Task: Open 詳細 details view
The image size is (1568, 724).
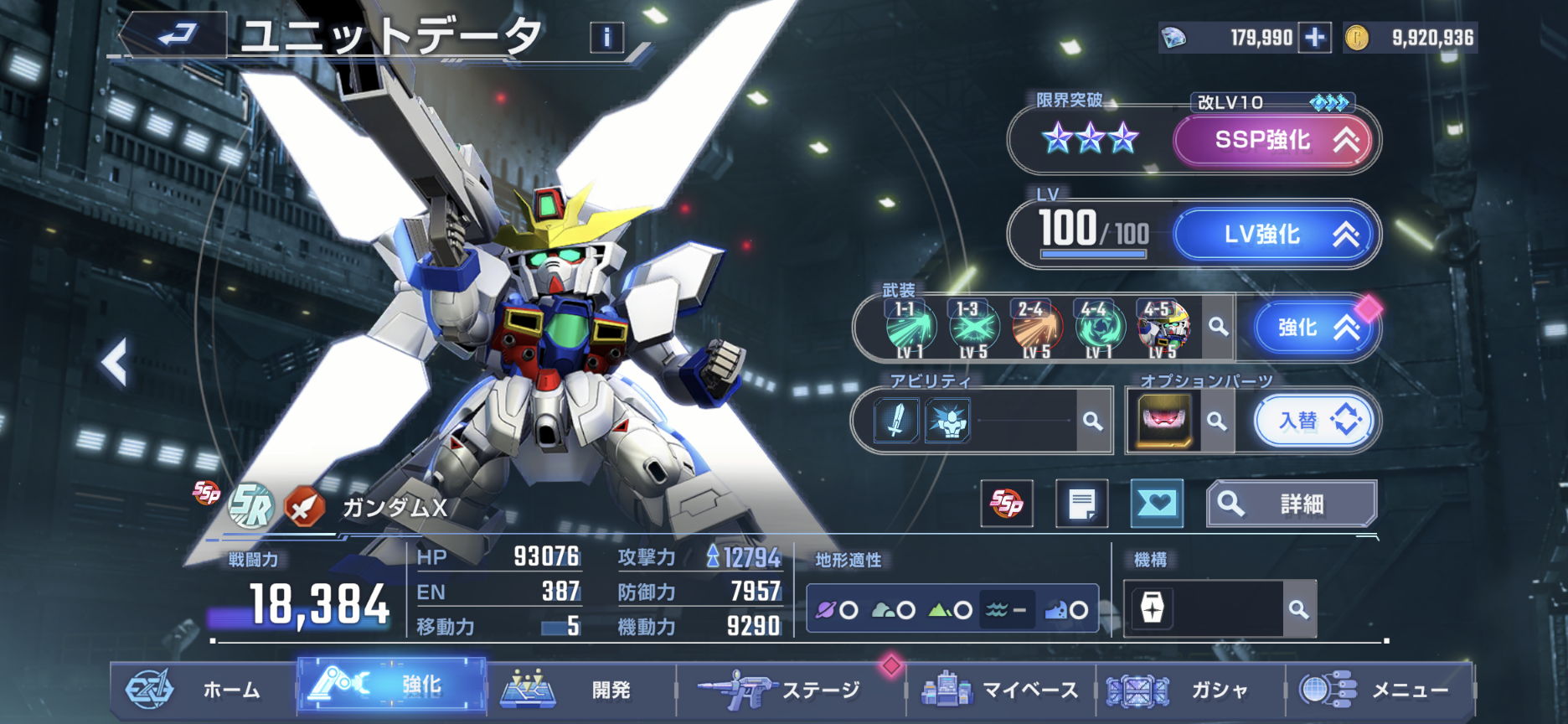Action: coord(1291,504)
